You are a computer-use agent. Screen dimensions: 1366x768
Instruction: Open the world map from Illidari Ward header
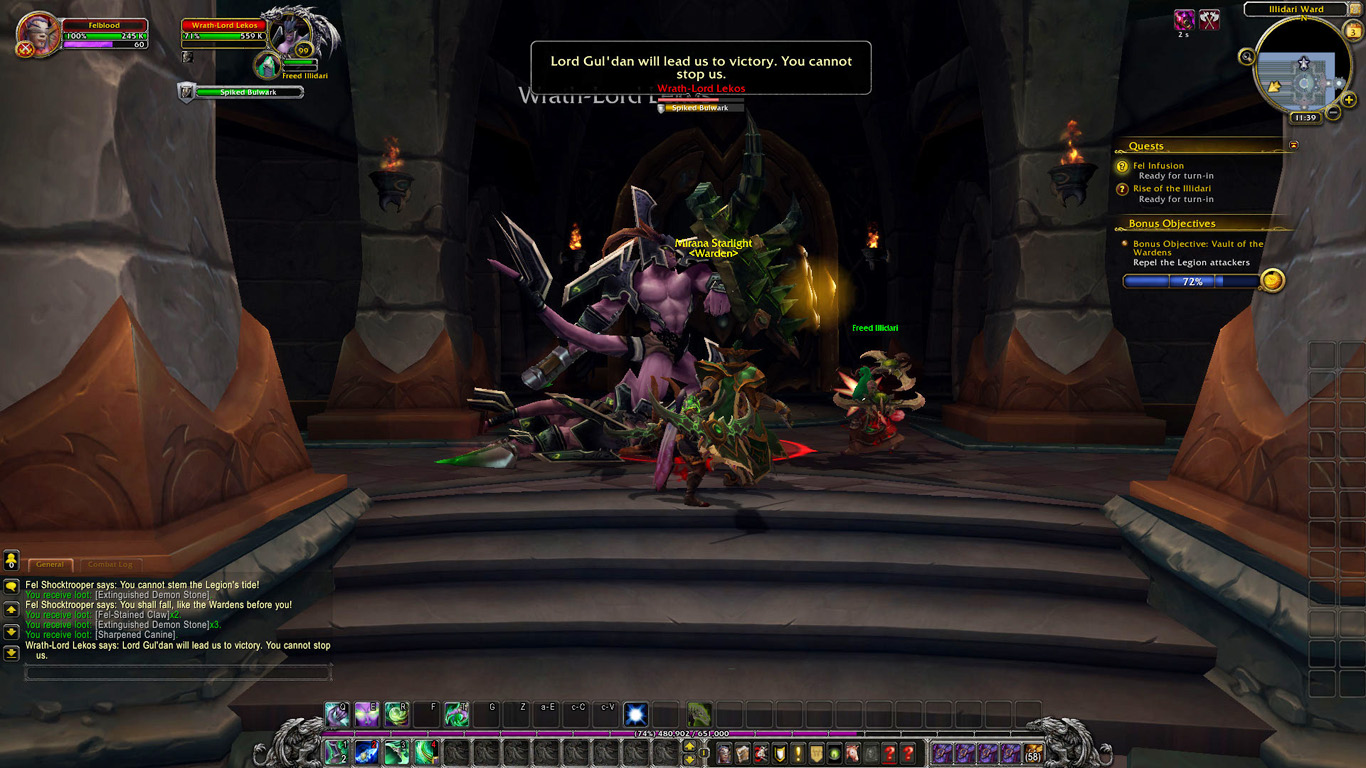1297,10
